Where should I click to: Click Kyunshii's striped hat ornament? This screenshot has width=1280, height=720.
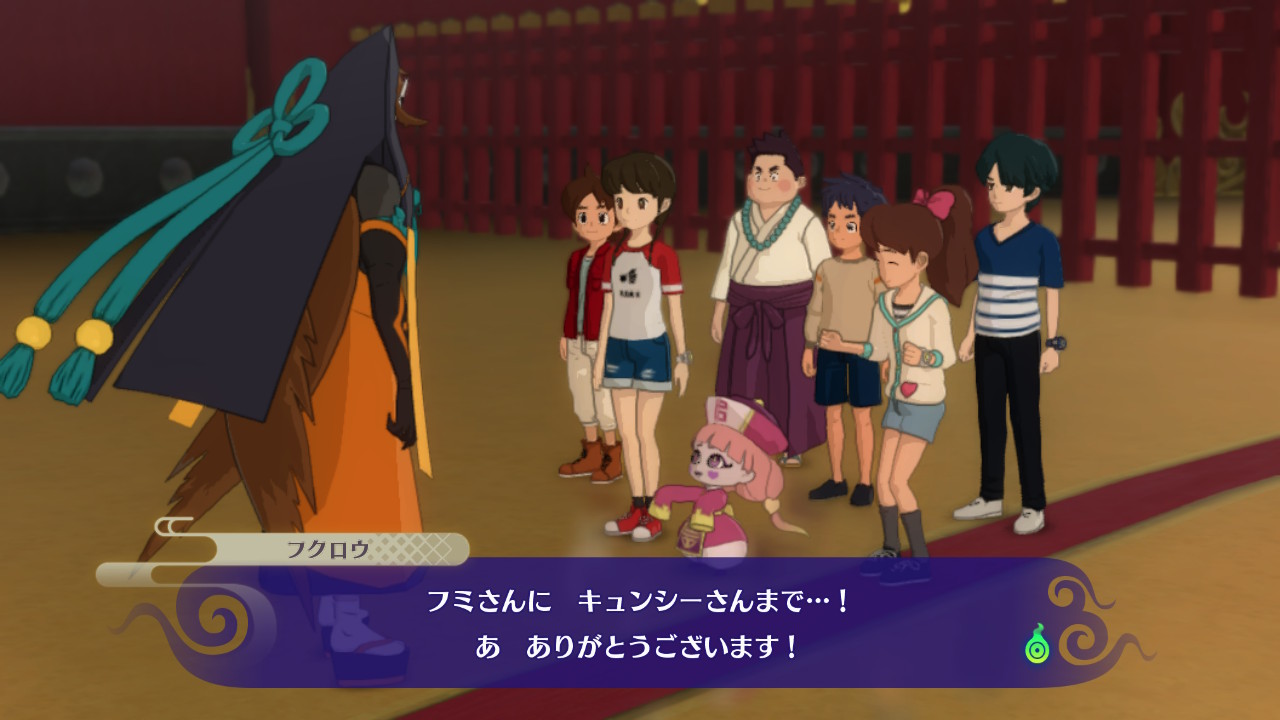coord(723,411)
